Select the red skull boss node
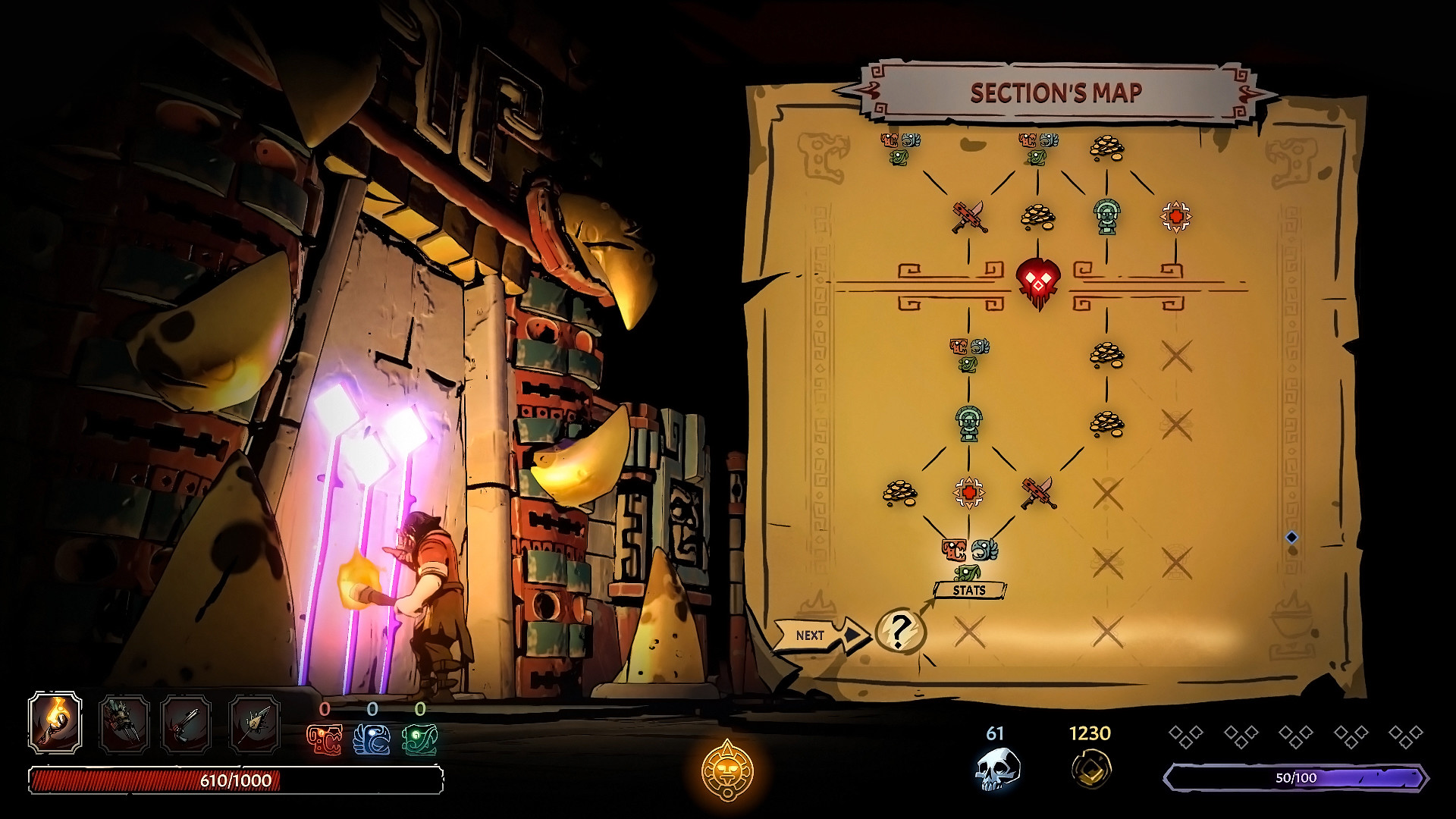 click(1037, 284)
